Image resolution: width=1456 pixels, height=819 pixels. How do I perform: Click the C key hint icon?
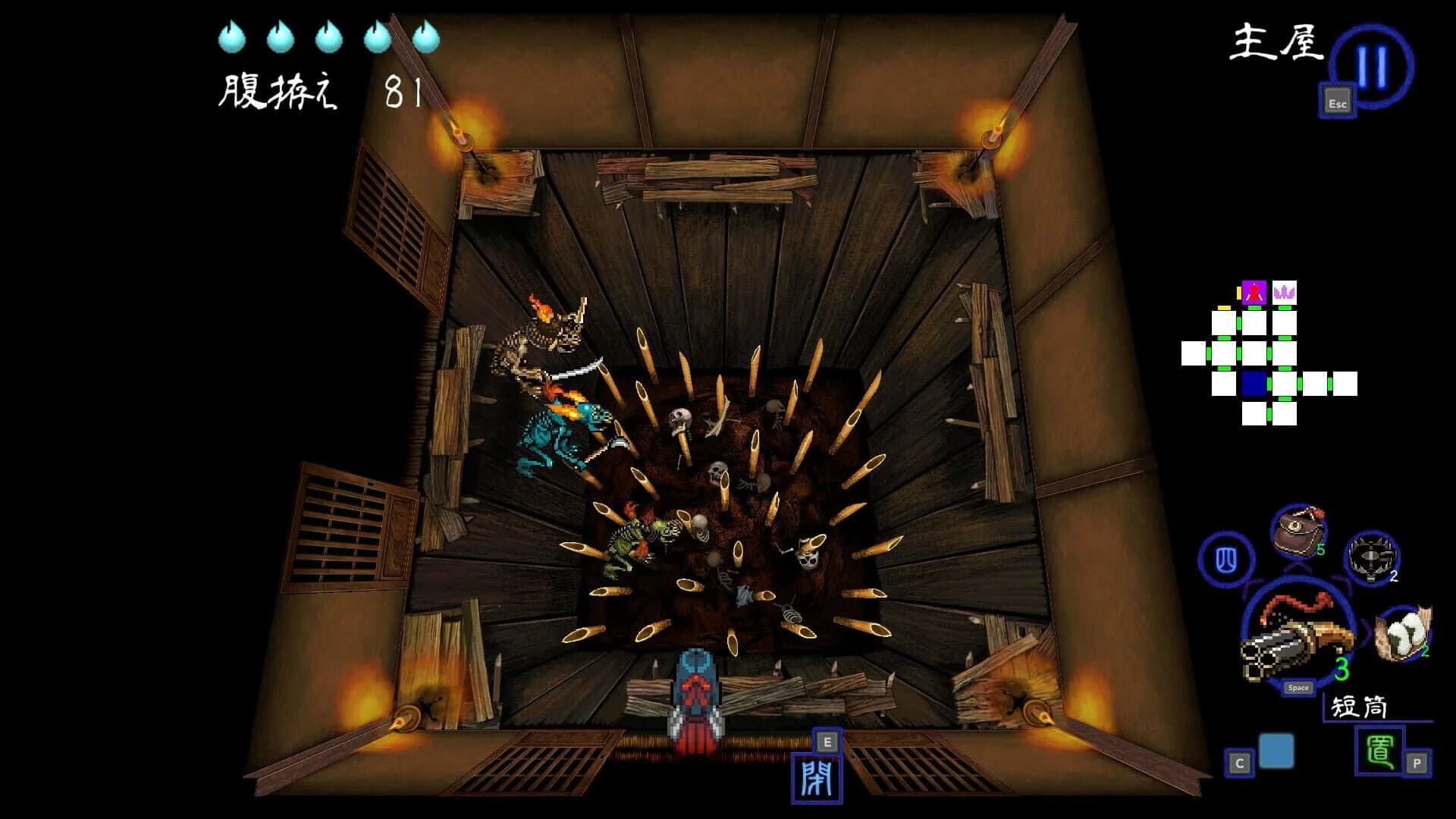(1240, 761)
